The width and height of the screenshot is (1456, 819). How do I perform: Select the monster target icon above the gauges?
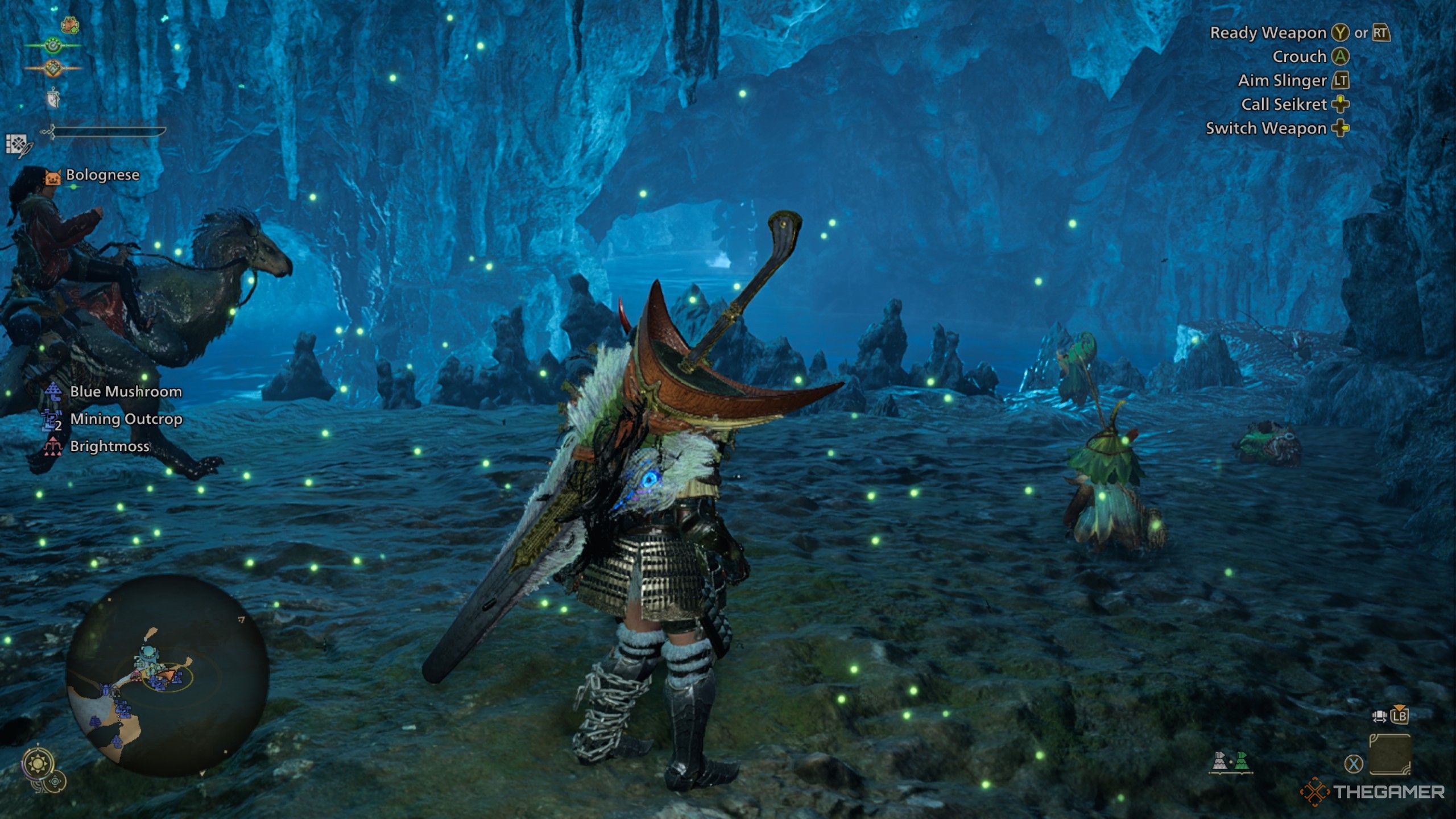click(x=69, y=25)
